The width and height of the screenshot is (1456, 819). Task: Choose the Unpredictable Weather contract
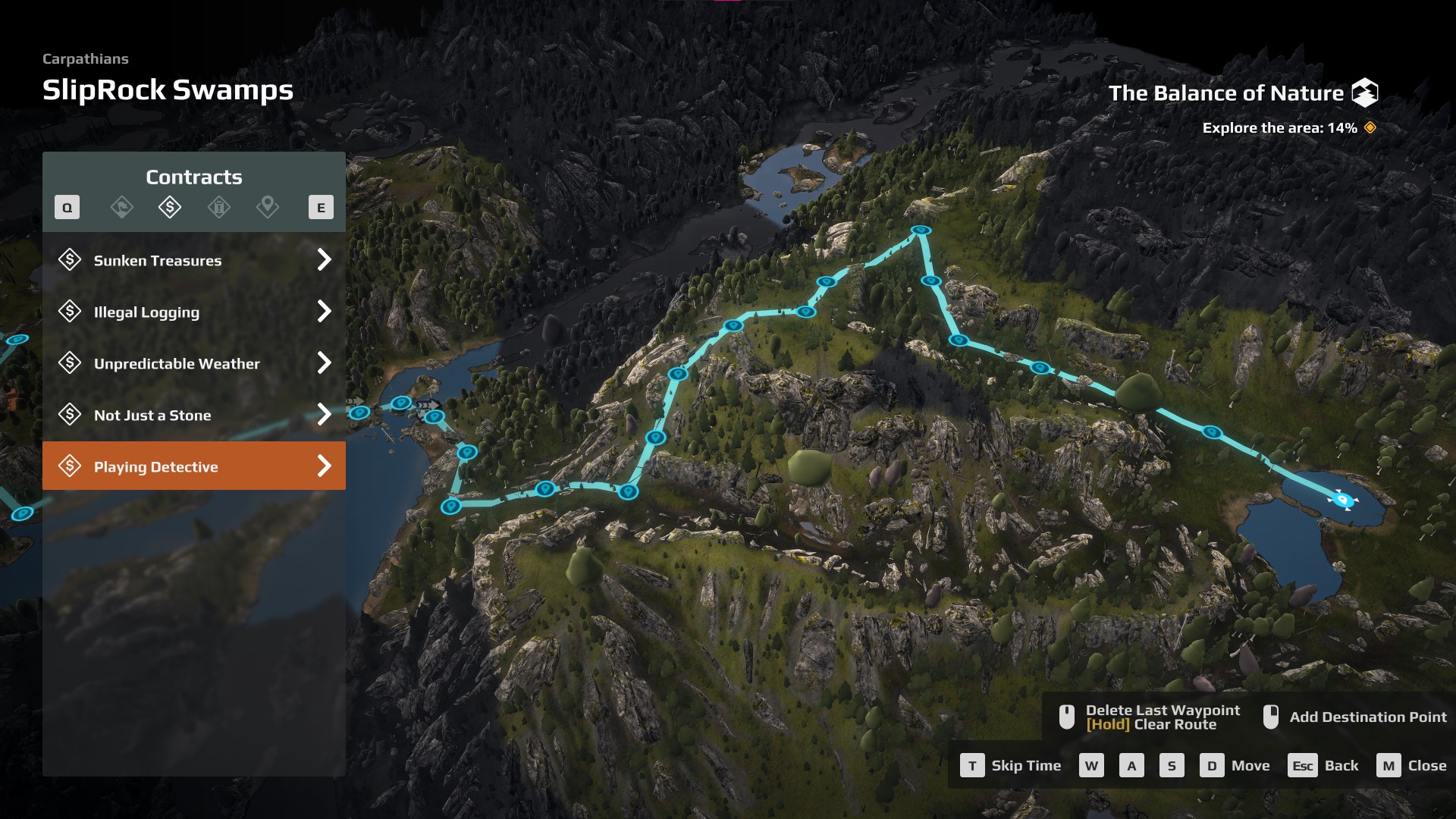click(194, 363)
